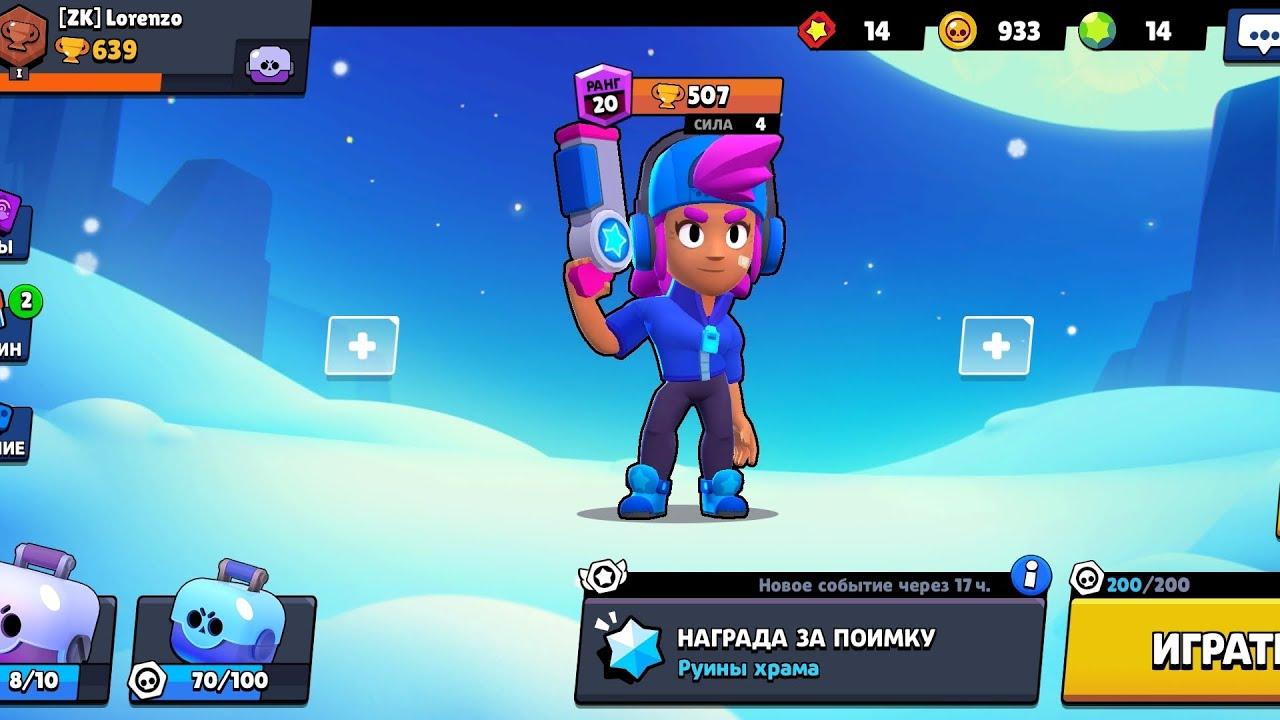Click the left empty gadget slot plus tile
This screenshot has width=1280, height=720.
point(360,347)
